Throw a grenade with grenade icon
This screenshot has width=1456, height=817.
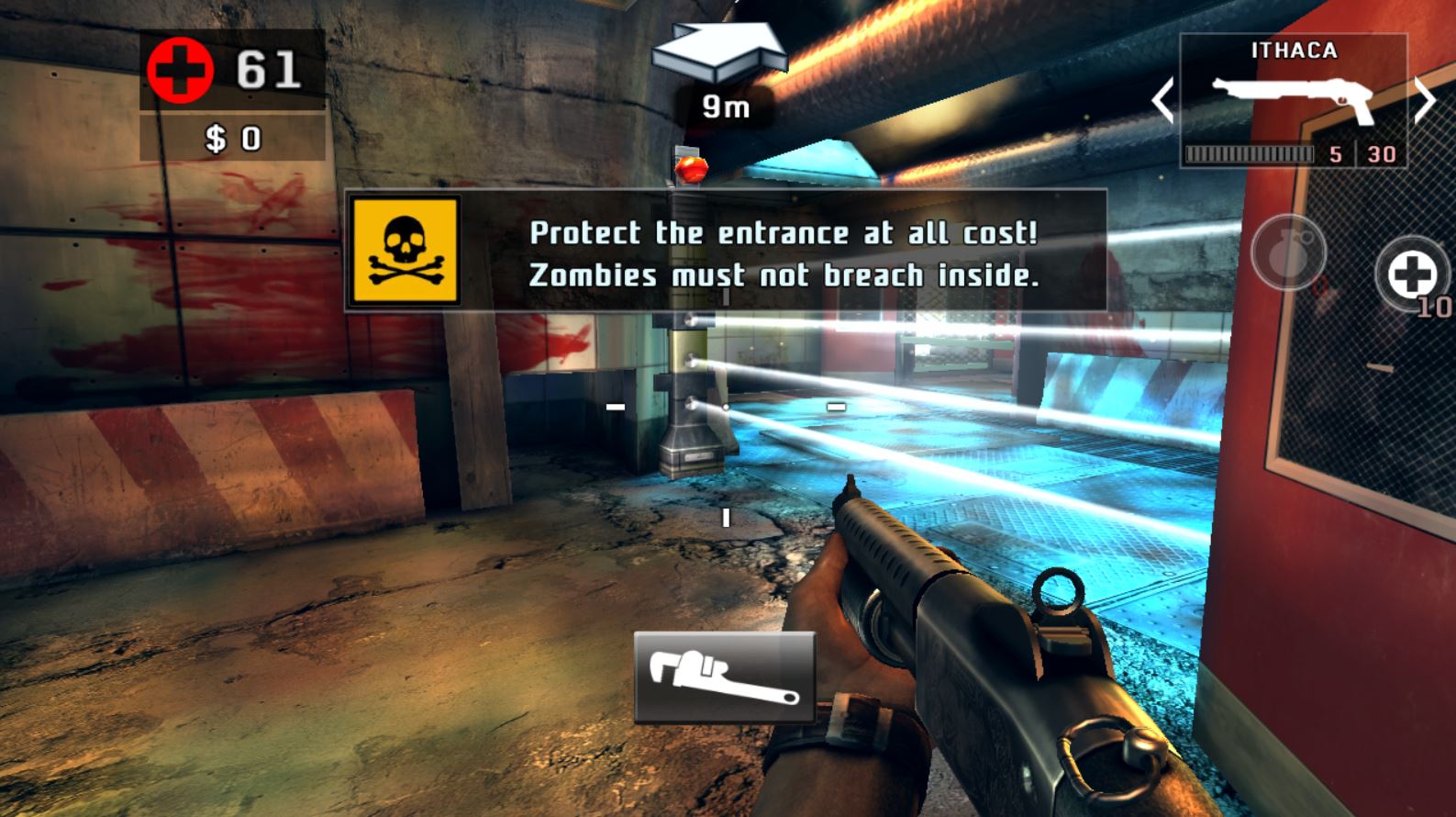point(1288,252)
